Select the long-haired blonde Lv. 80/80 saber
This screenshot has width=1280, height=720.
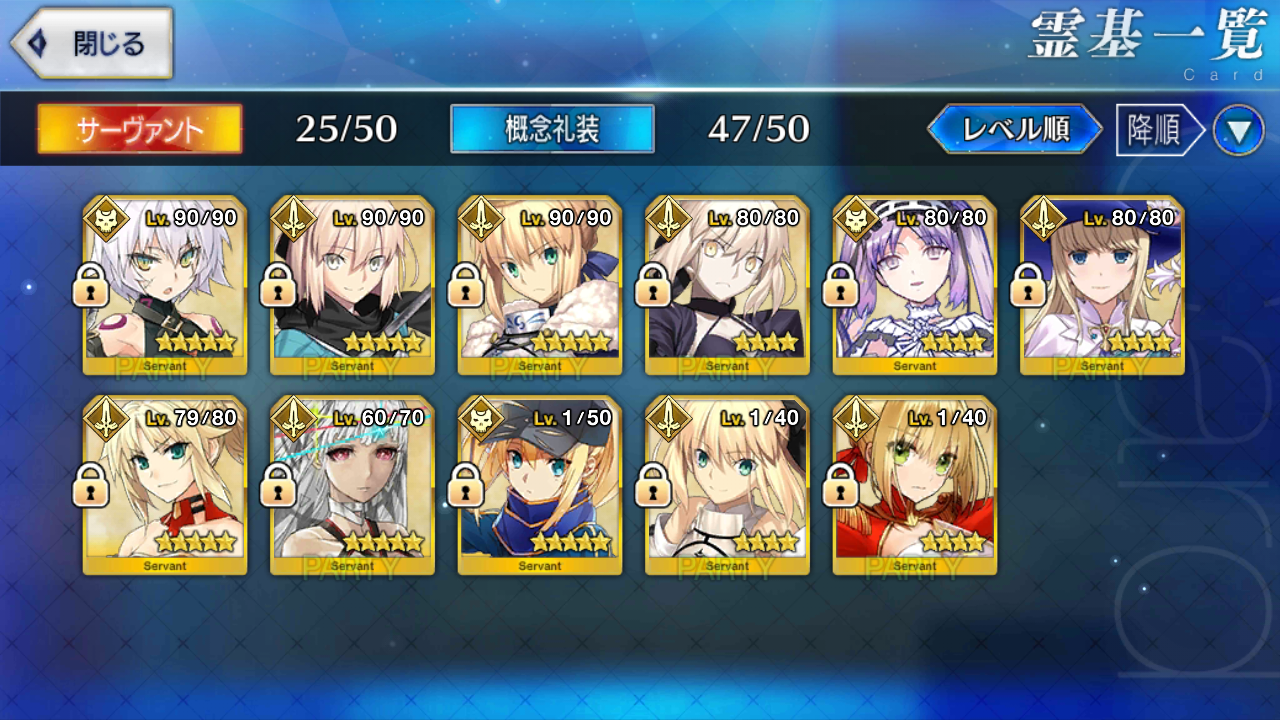pos(1102,285)
